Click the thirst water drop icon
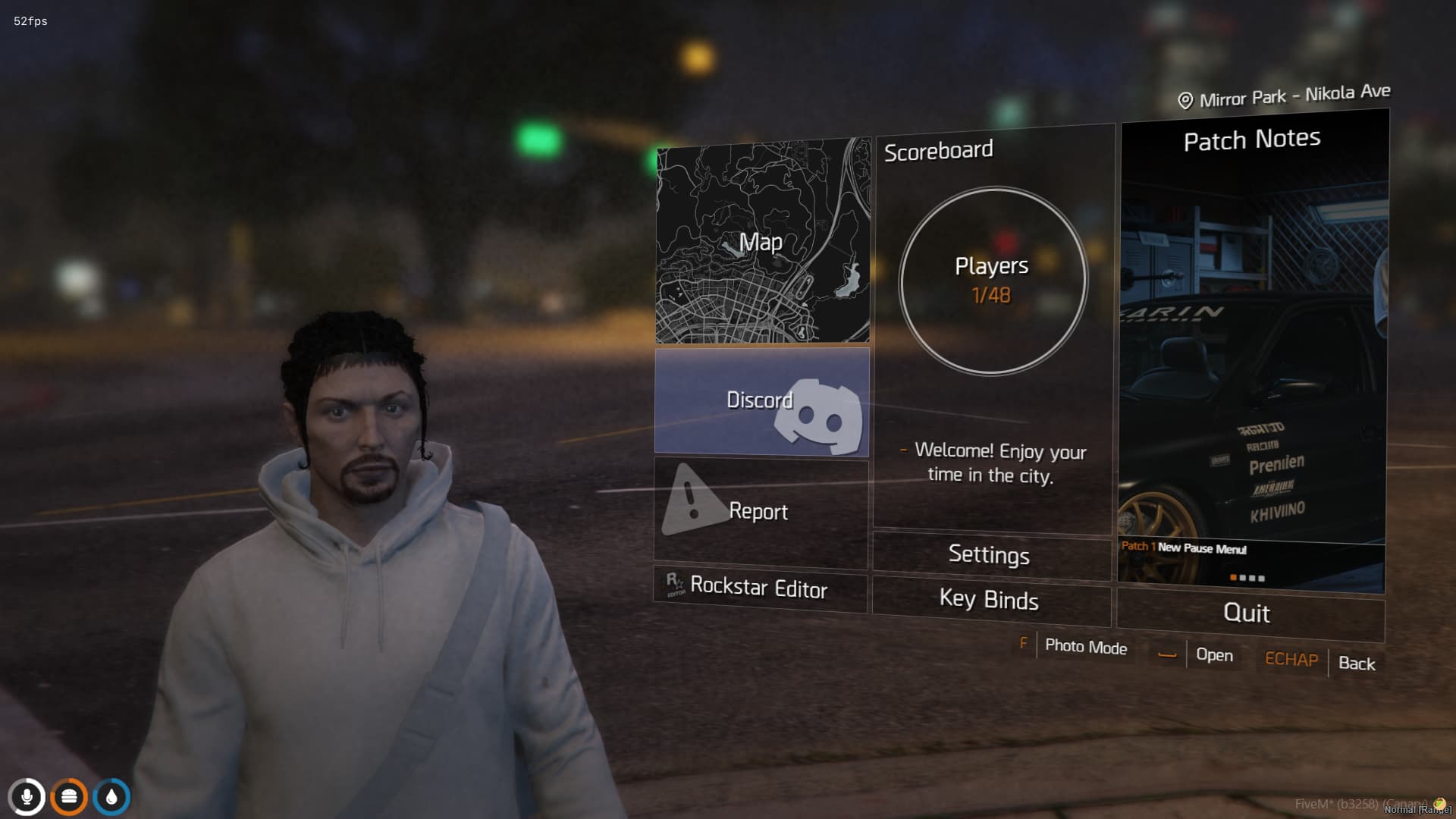Viewport: 1456px width, 819px height. pyautogui.click(x=111, y=797)
